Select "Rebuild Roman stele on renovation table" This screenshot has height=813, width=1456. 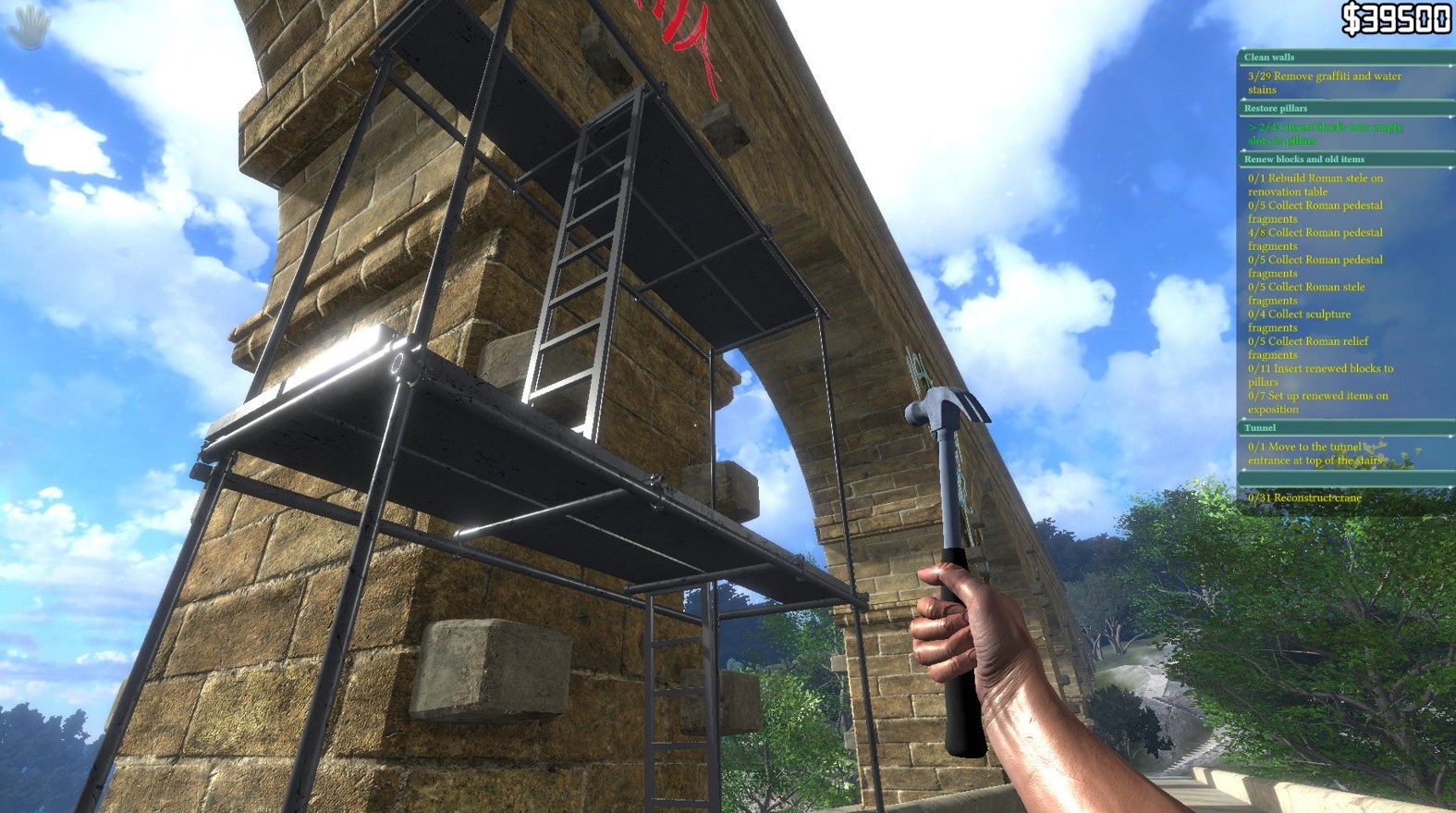coord(1324,184)
